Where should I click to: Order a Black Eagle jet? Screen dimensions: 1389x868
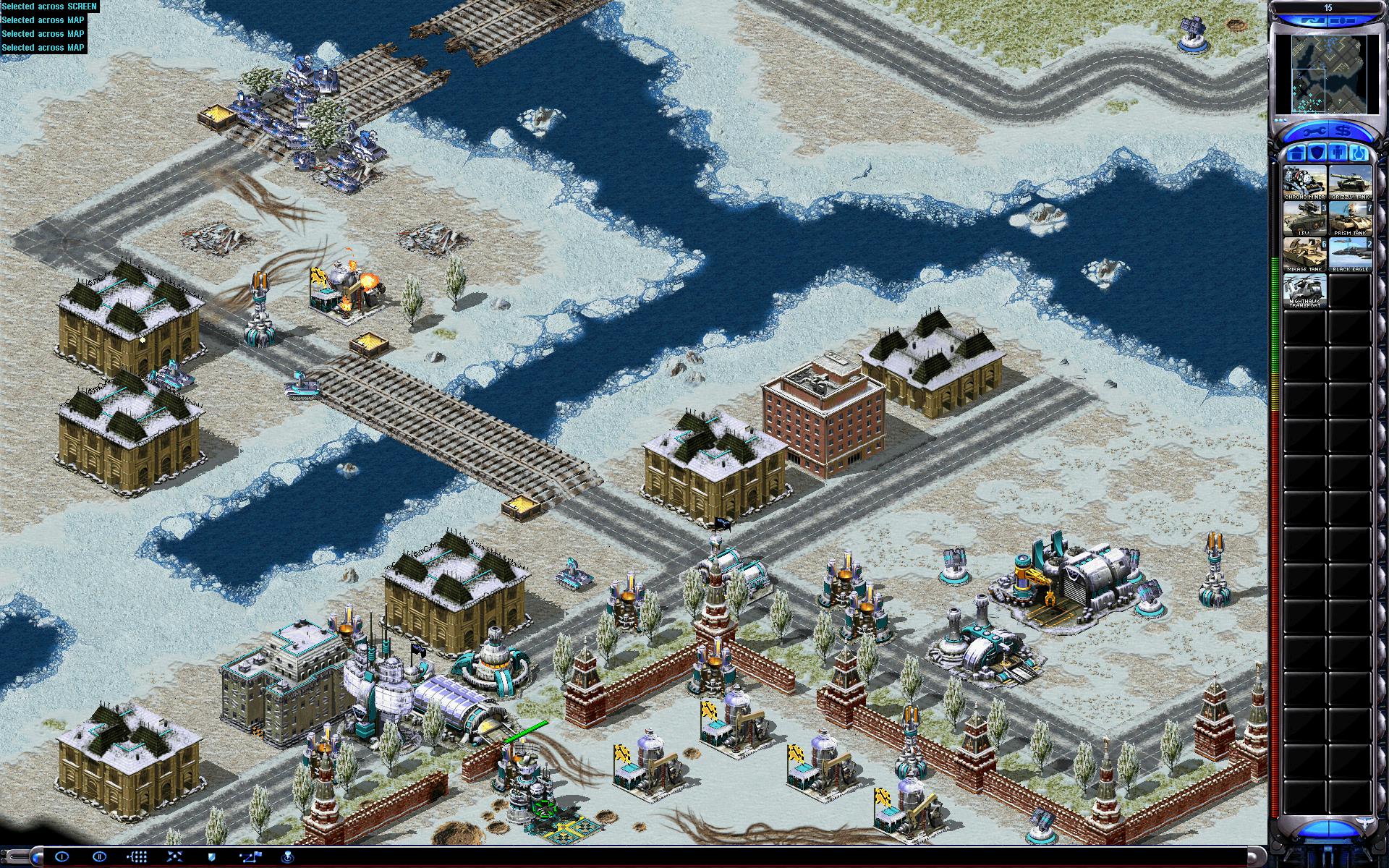(x=1350, y=255)
